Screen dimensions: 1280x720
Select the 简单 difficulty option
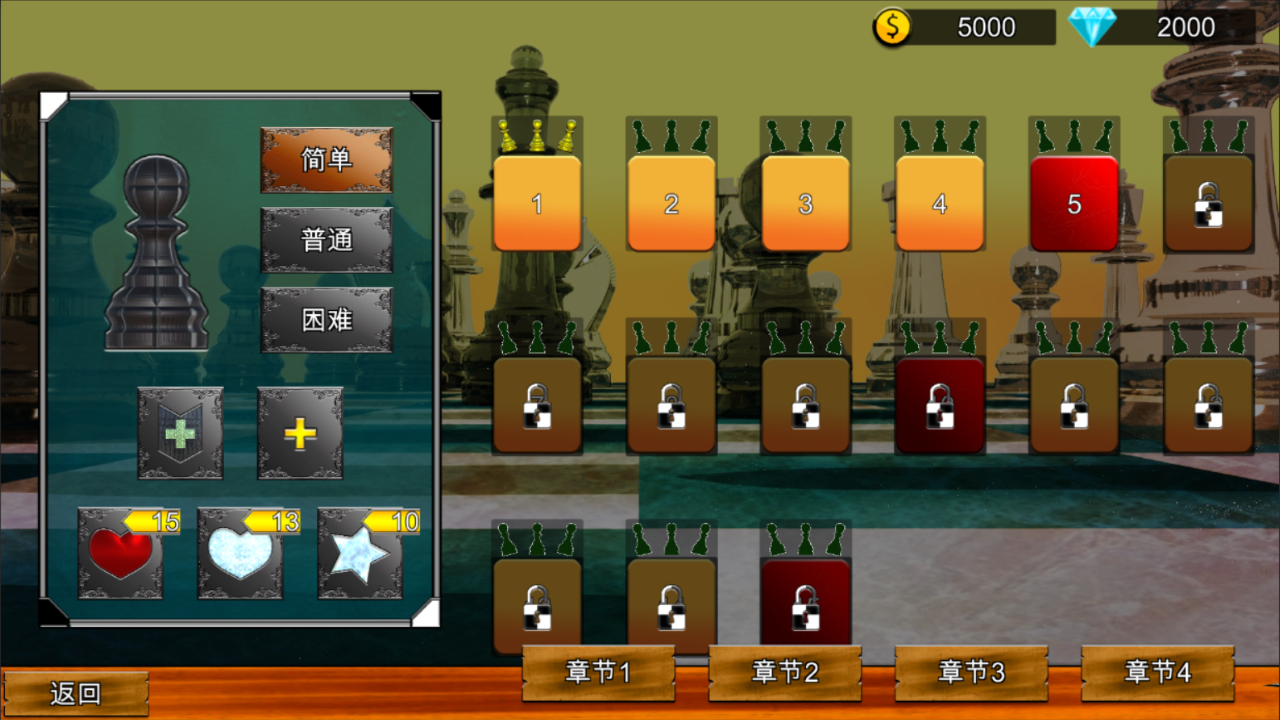pos(326,158)
